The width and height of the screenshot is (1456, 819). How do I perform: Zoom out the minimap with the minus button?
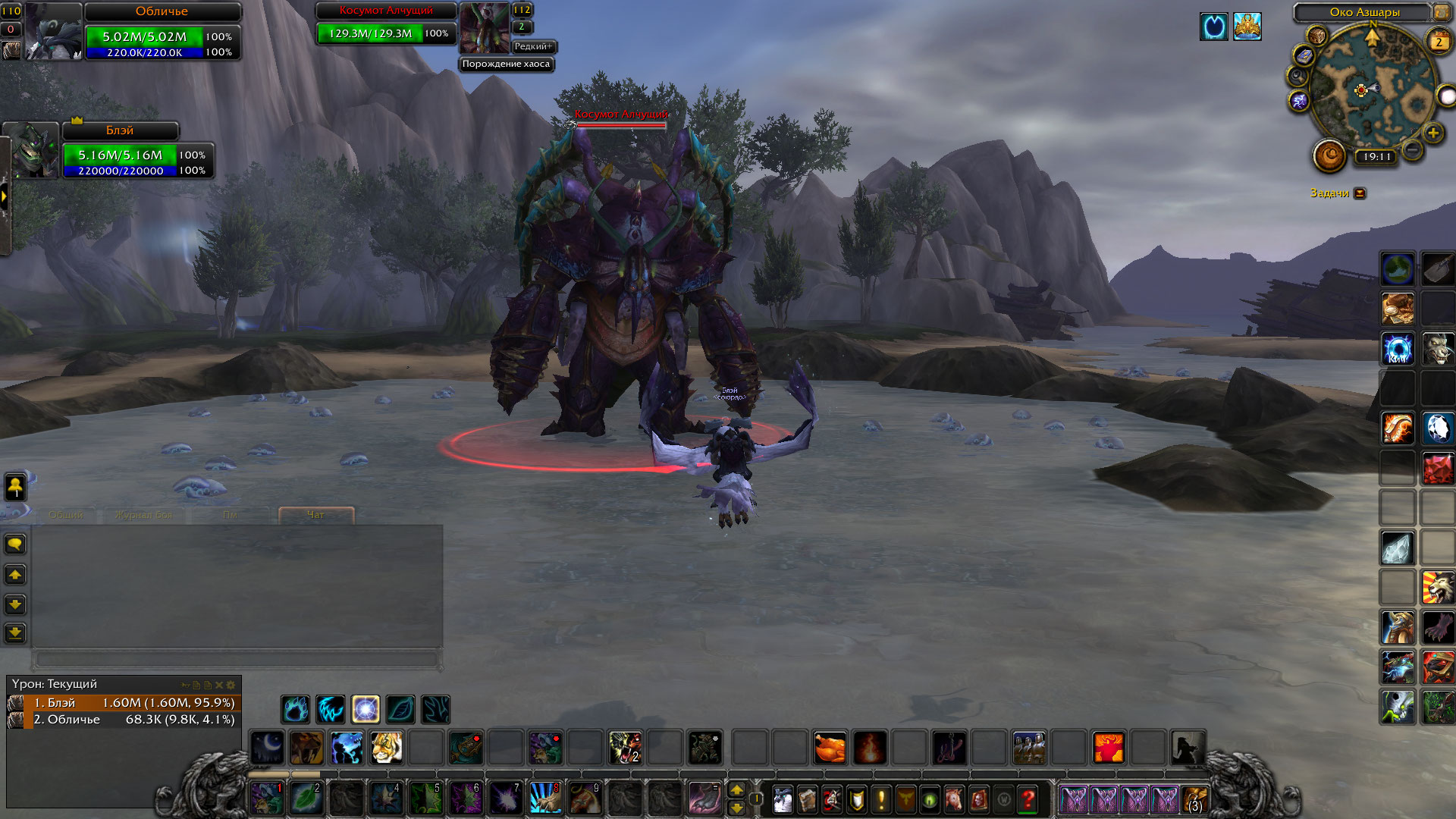pos(1412,150)
